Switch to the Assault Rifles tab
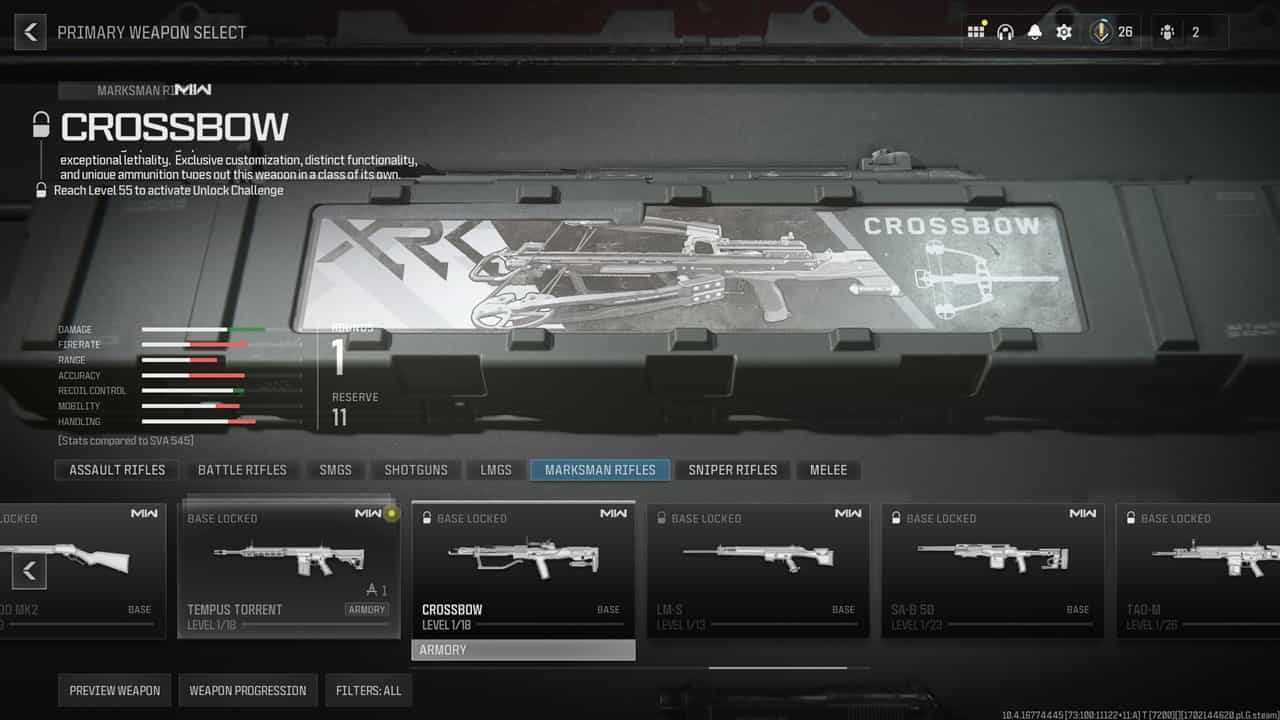The image size is (1280, 720). 117,470
